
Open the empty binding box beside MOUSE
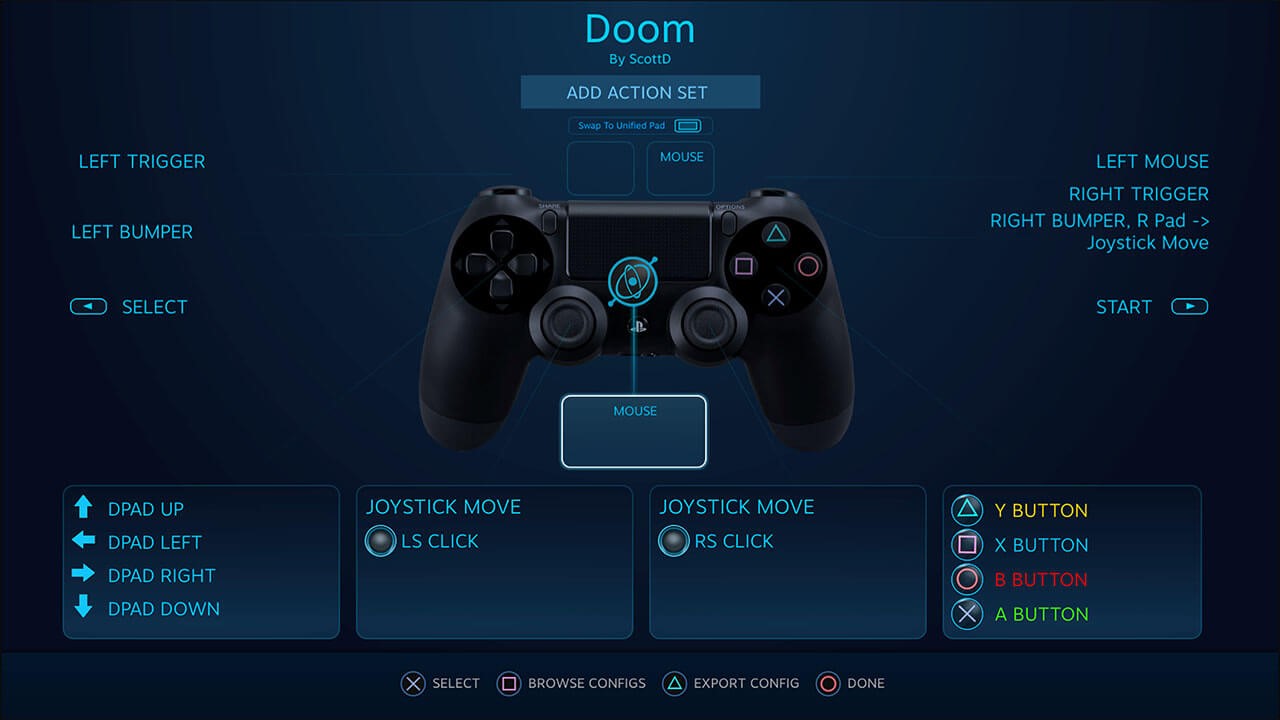[x=600, y=168]
